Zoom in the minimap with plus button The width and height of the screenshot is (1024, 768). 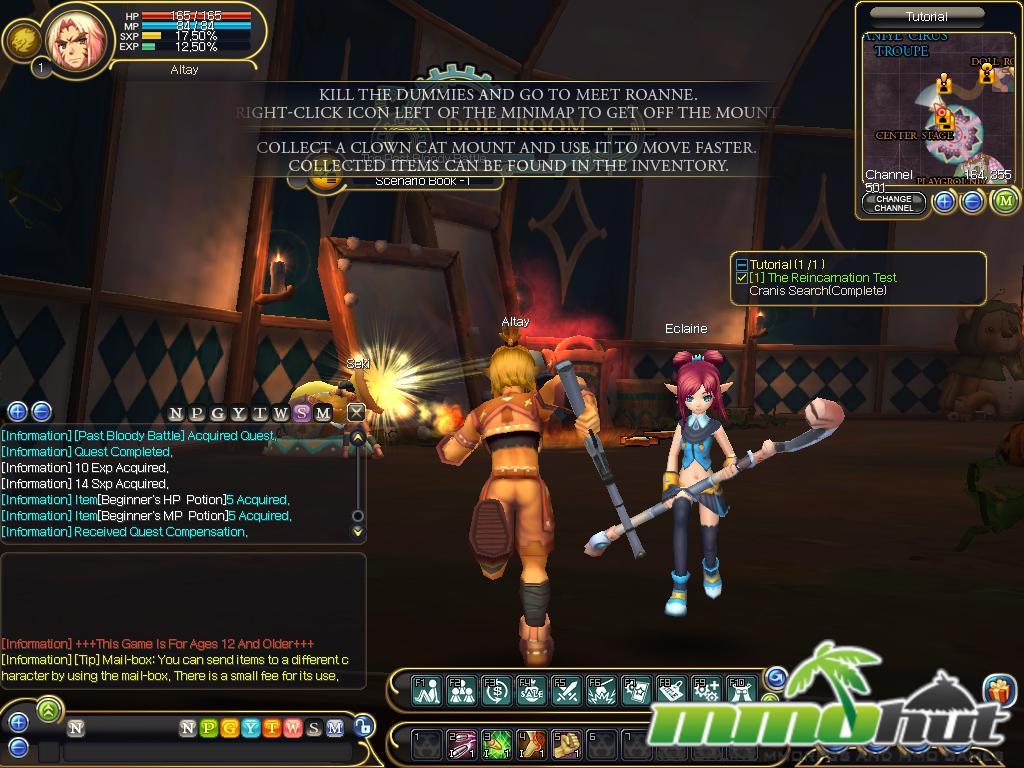tap(944, 202)
